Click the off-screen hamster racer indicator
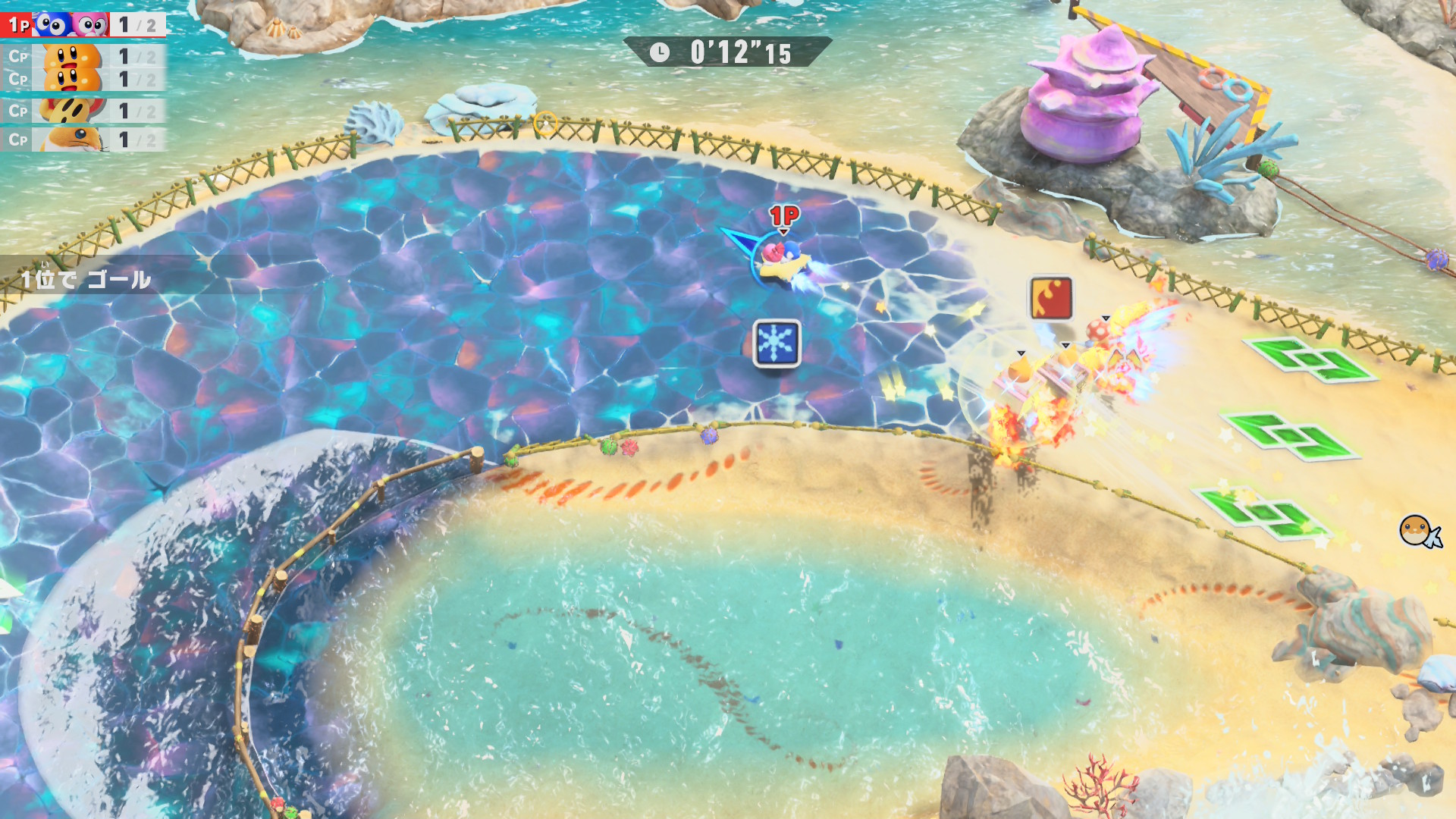The width and height of the screenshot is (1456, 819). [x=1418, y=531]
